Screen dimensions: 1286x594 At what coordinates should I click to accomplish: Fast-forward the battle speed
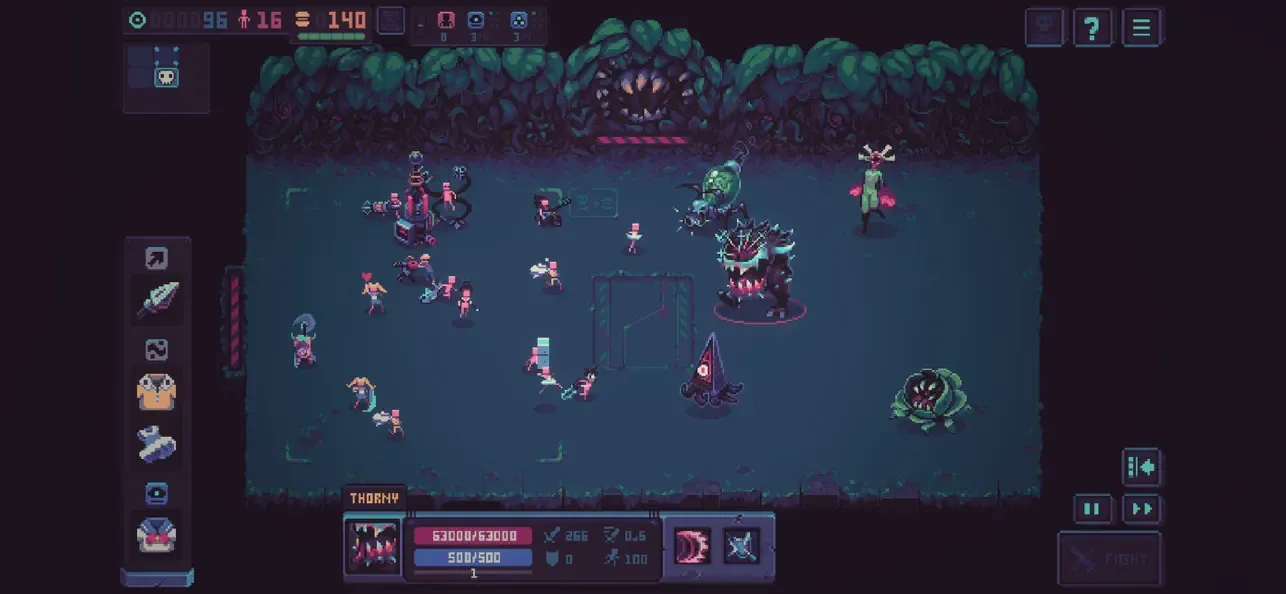pos(1141,509)
